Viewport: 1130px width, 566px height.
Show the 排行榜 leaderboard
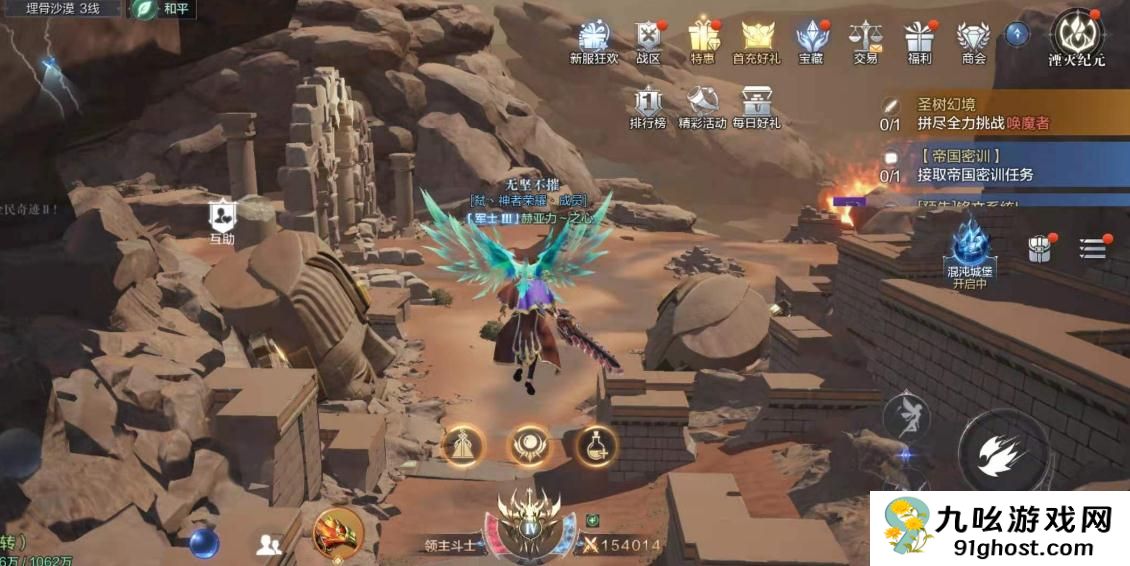(648, 105)
